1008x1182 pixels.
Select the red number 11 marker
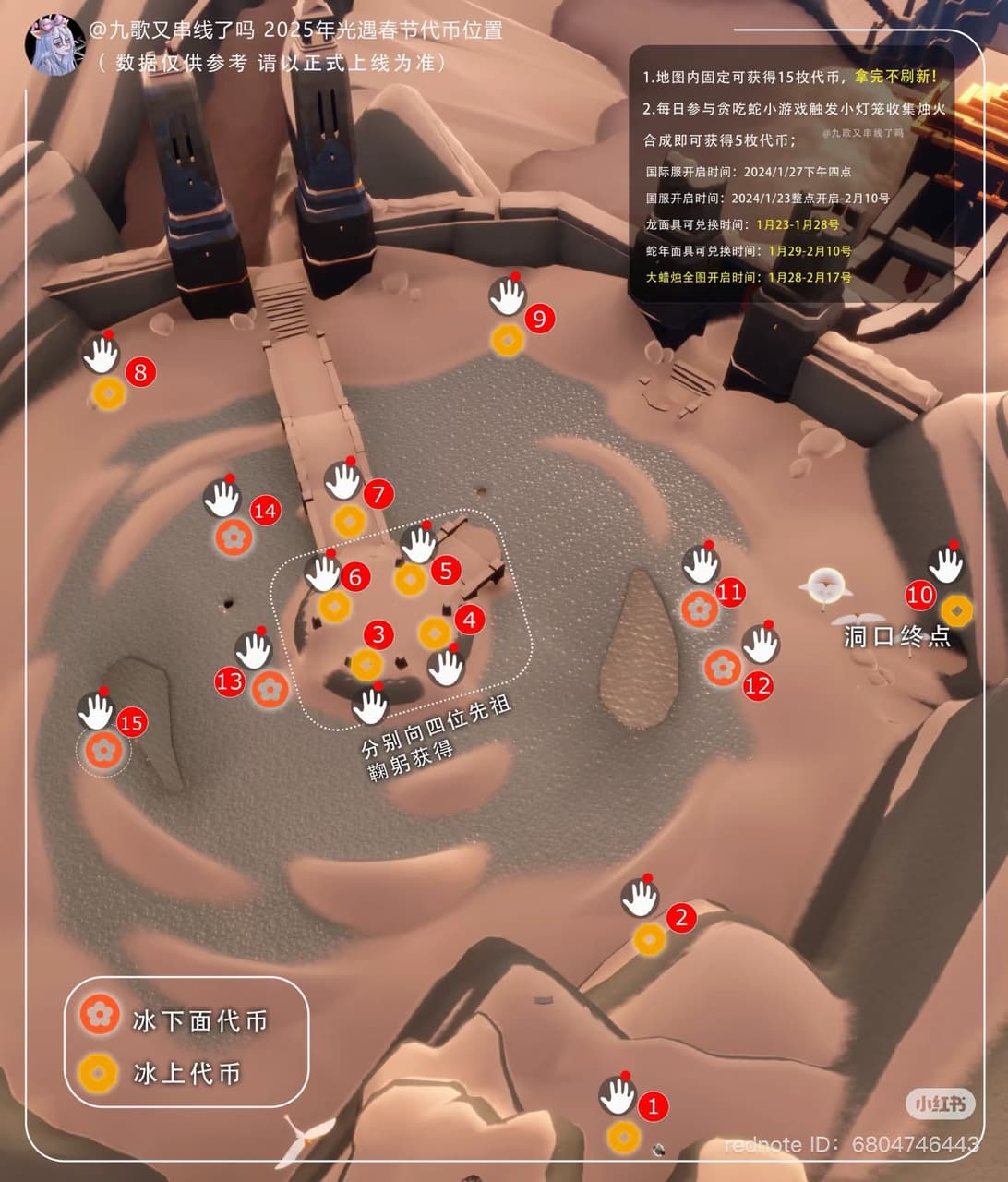click(730, 592)
